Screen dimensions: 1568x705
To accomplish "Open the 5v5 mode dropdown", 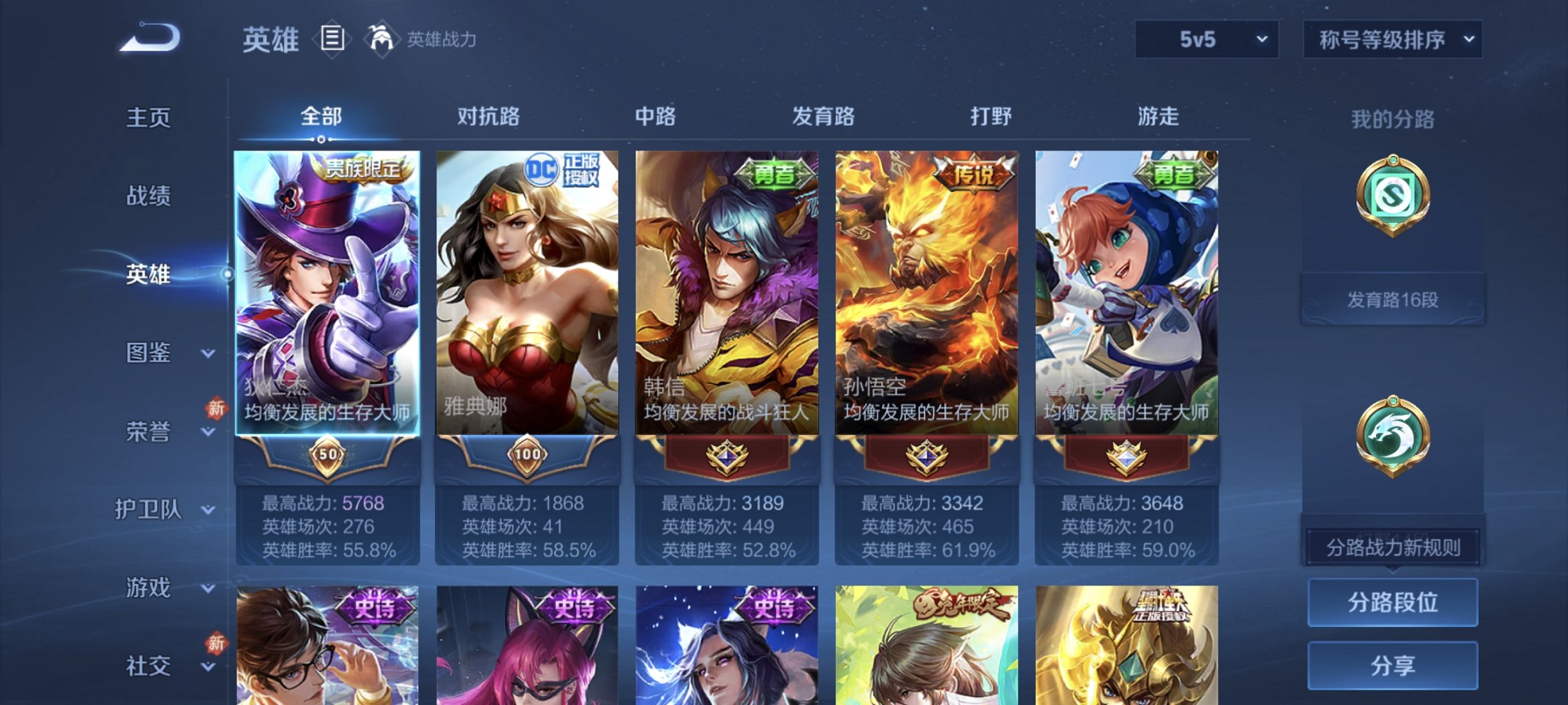I will (x=1205, y=39).
